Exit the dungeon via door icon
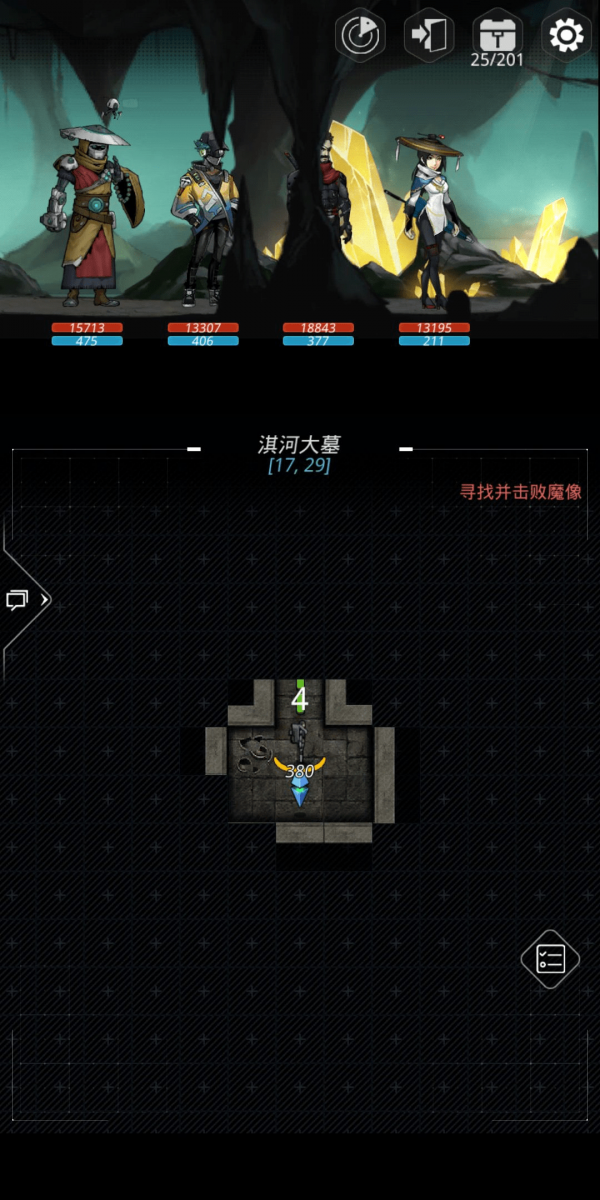Viewport: 600px width, 1200px height. [x=429, y=36]
